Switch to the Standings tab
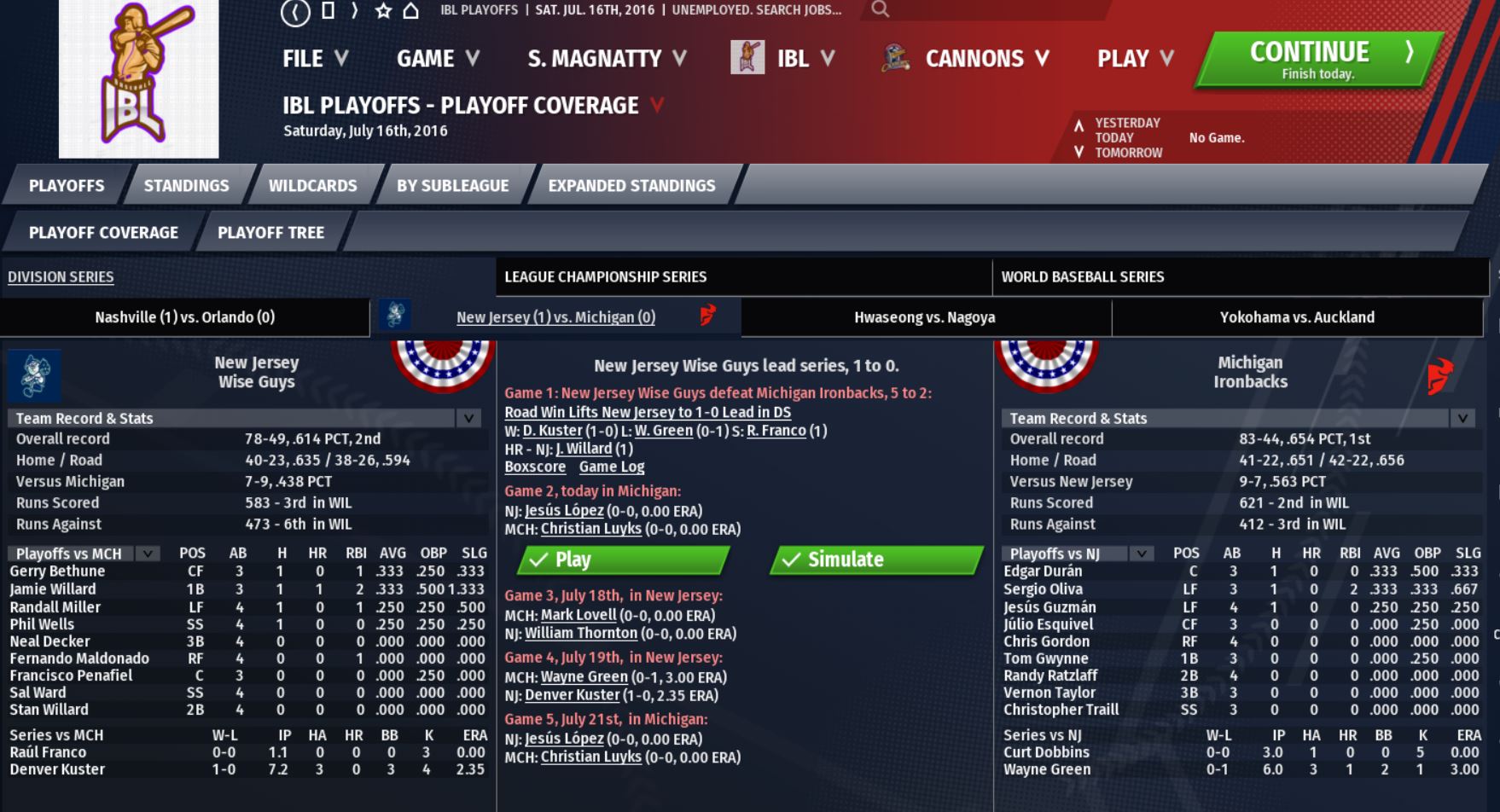 [186, 186]
